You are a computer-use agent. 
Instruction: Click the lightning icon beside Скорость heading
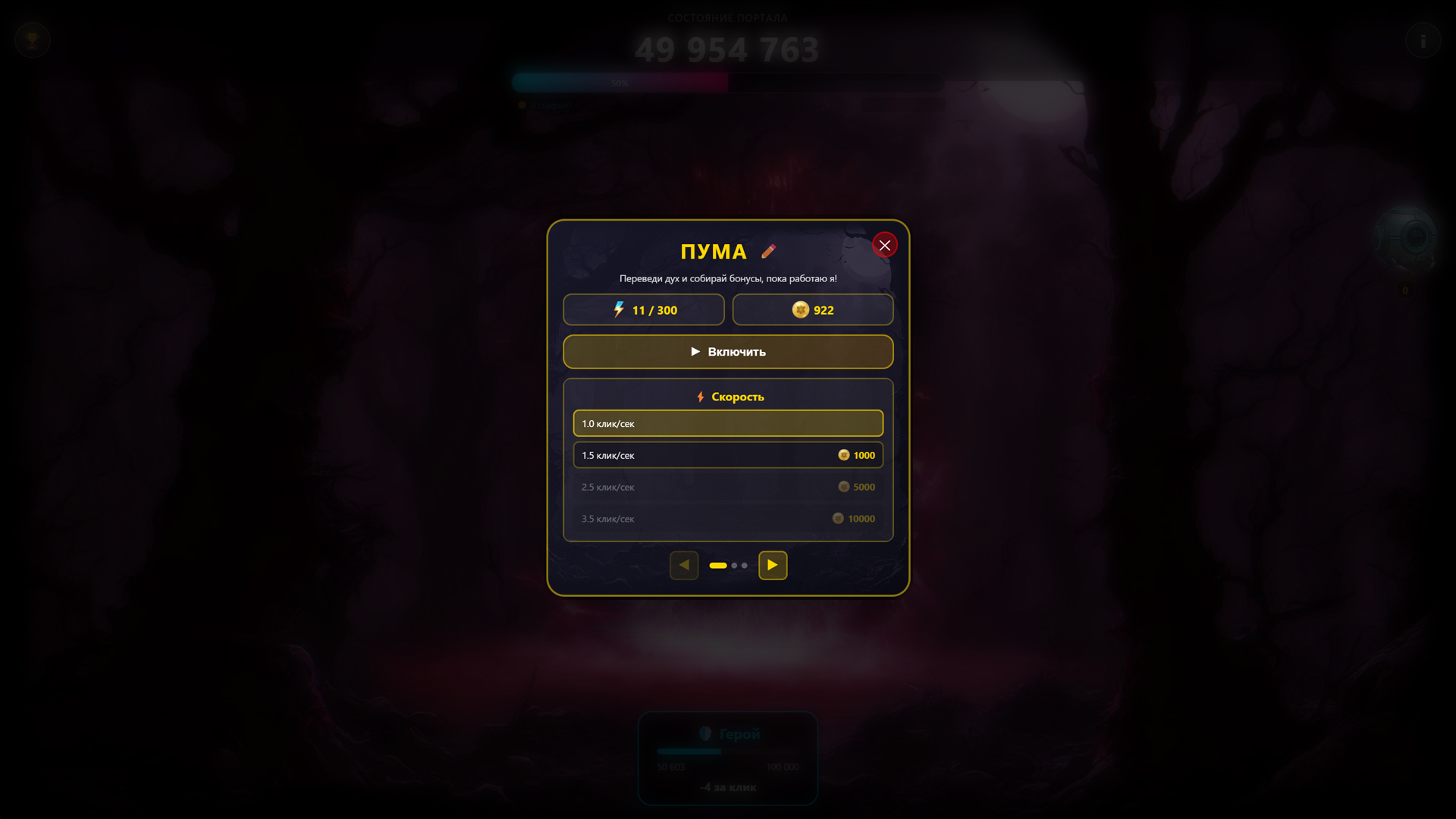(x=700, y=396)
